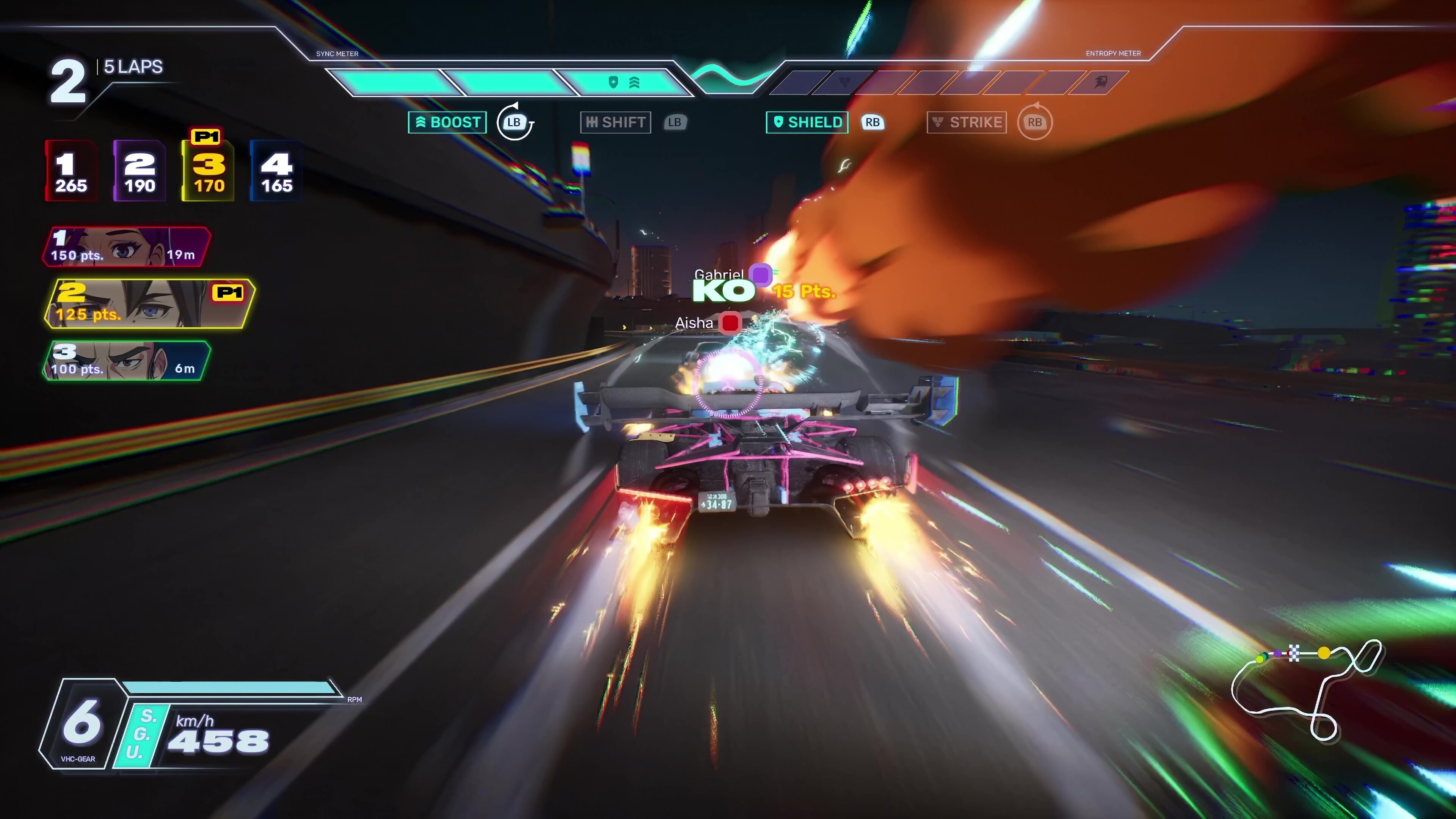Select the first-place racer card with 150 pts
The height and width of the screenshot is (819, 1456).
(126, 247)
